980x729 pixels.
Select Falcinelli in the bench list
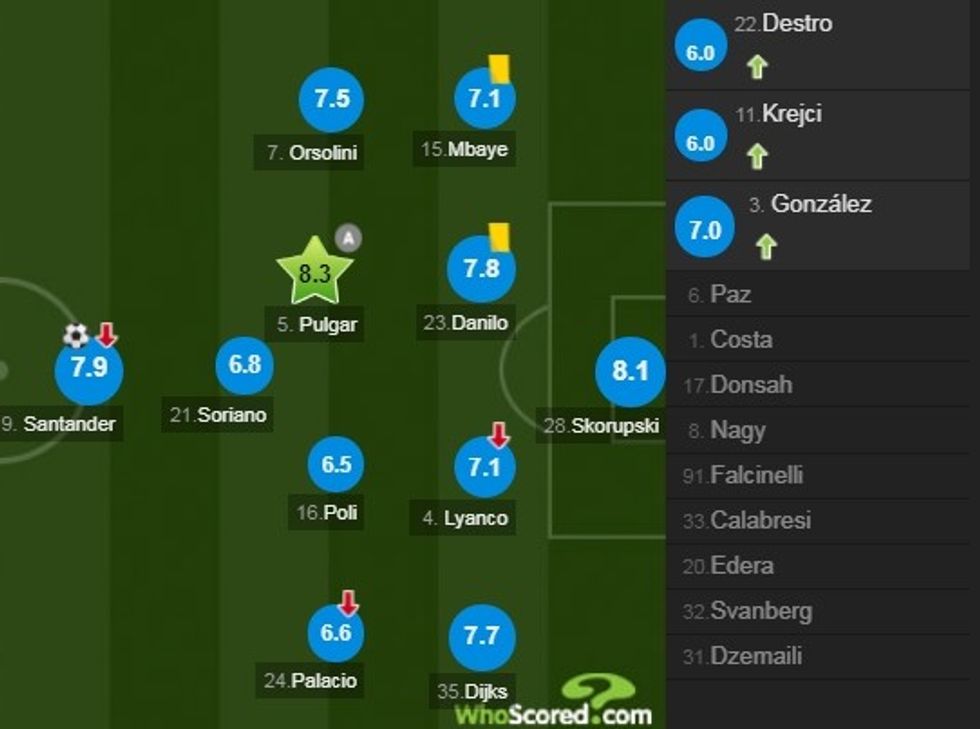coord(756,476)
